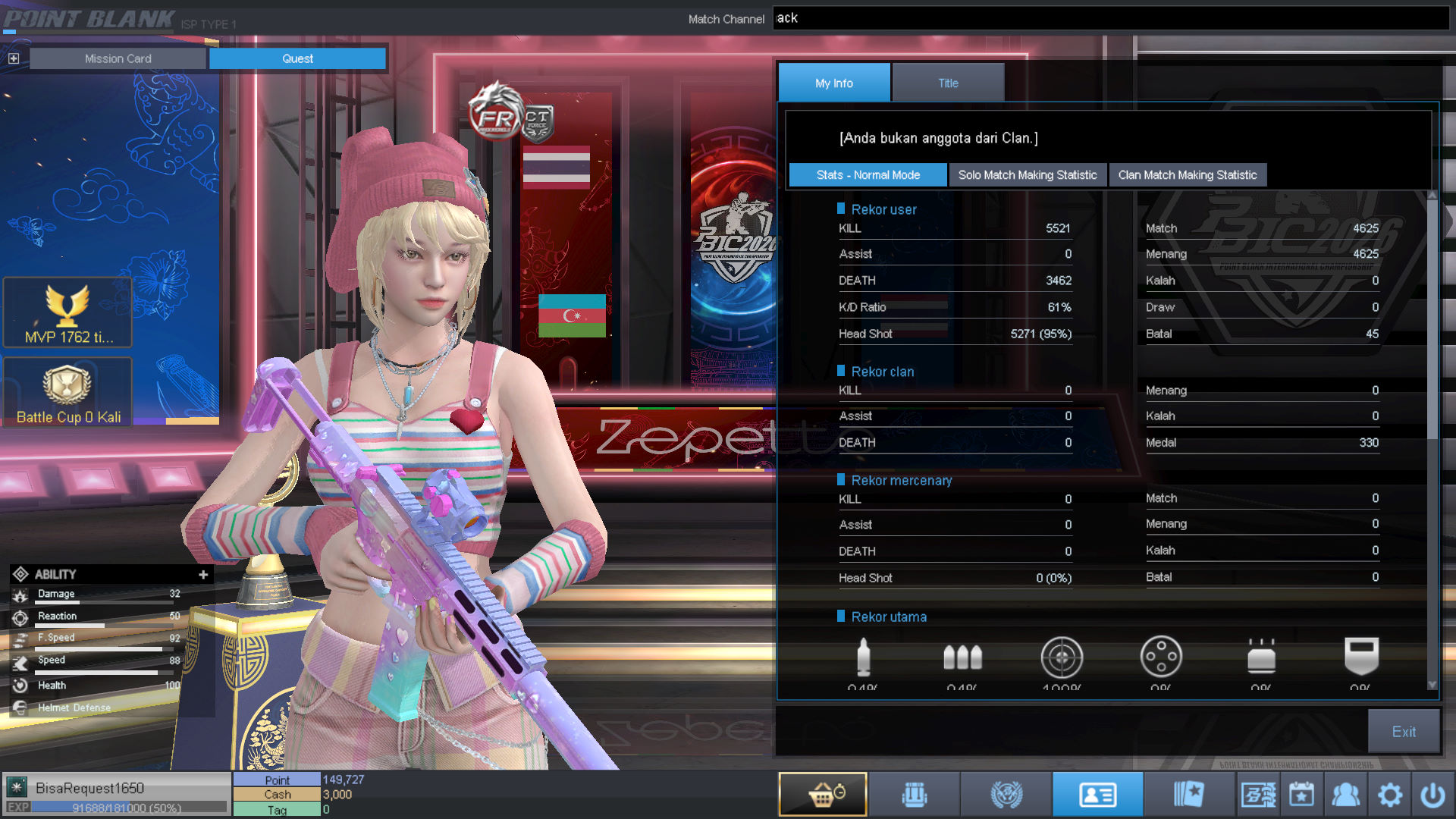Open the star cards menu
Image resolution: width=1456 pixels, height=819 pixels.
click(1188, 794)
